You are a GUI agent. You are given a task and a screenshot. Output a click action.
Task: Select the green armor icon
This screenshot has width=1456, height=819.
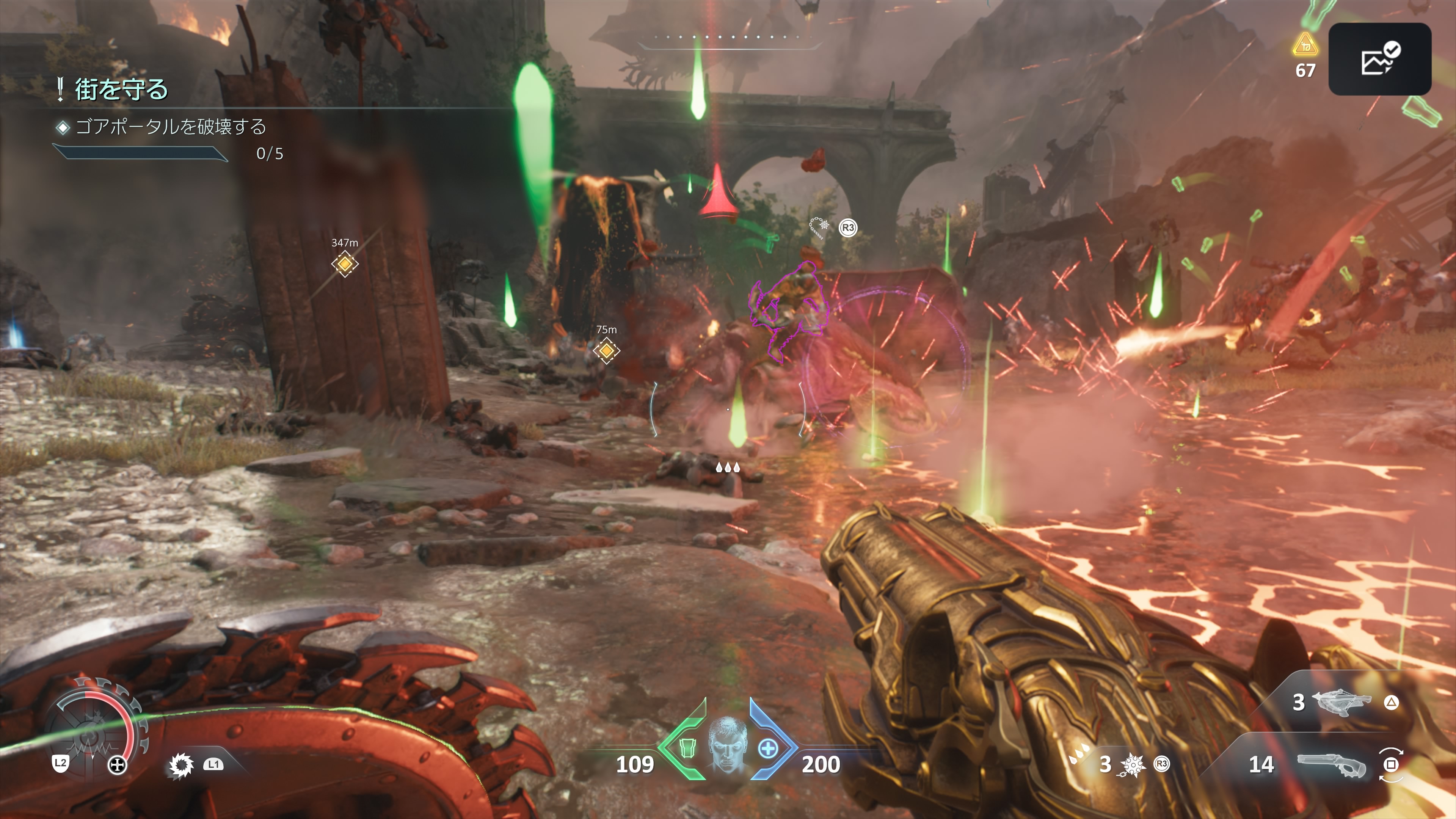(x=687, y=748)
